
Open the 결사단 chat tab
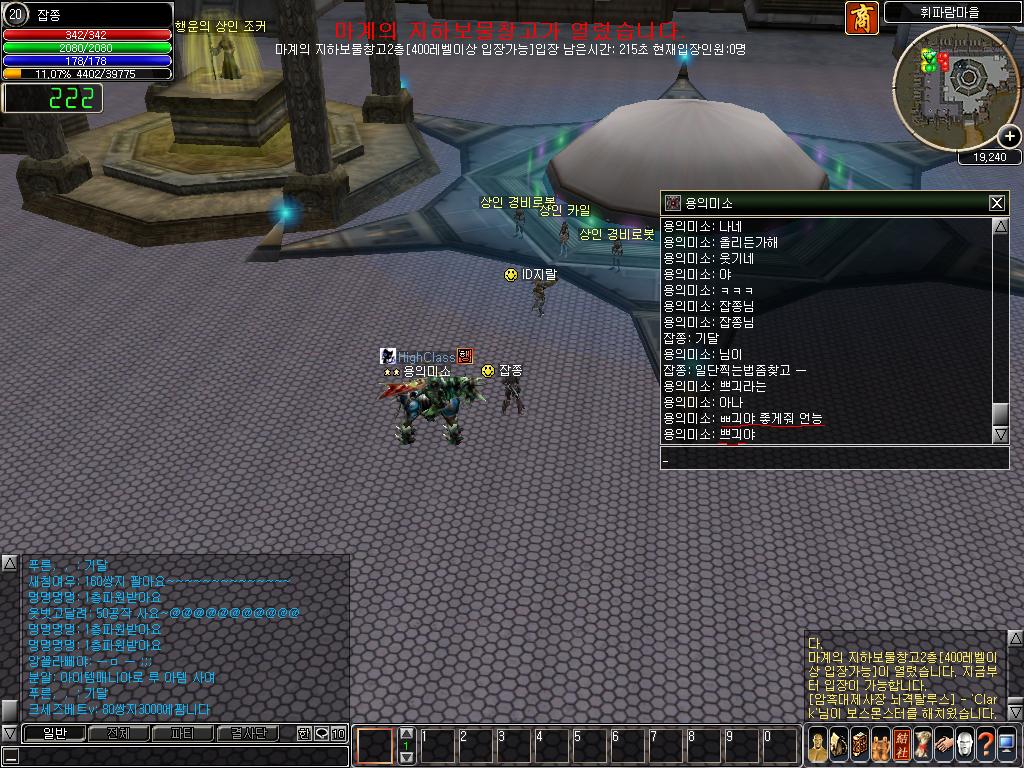247,734
